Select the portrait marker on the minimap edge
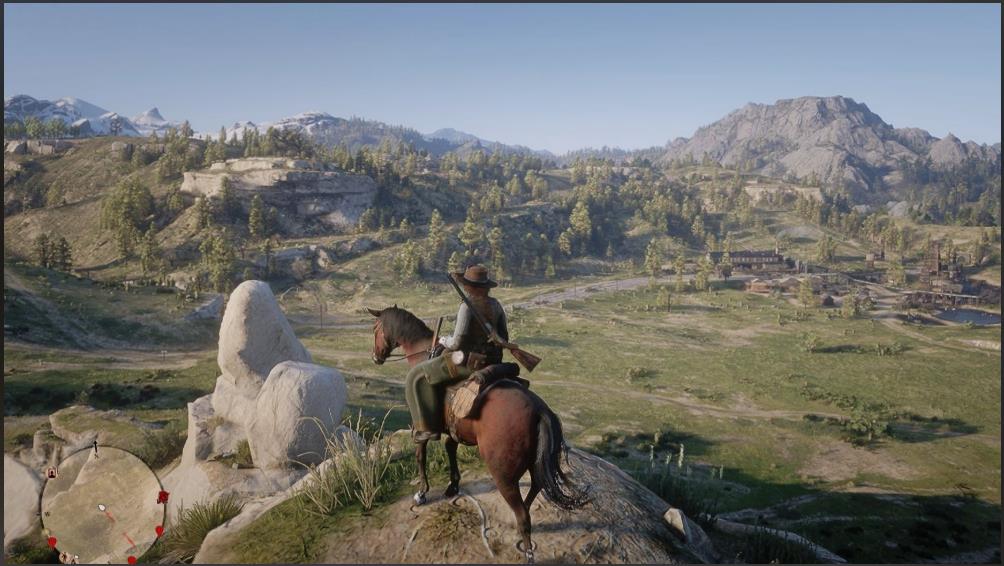The image size is (1004, 566). pos(52,473)
